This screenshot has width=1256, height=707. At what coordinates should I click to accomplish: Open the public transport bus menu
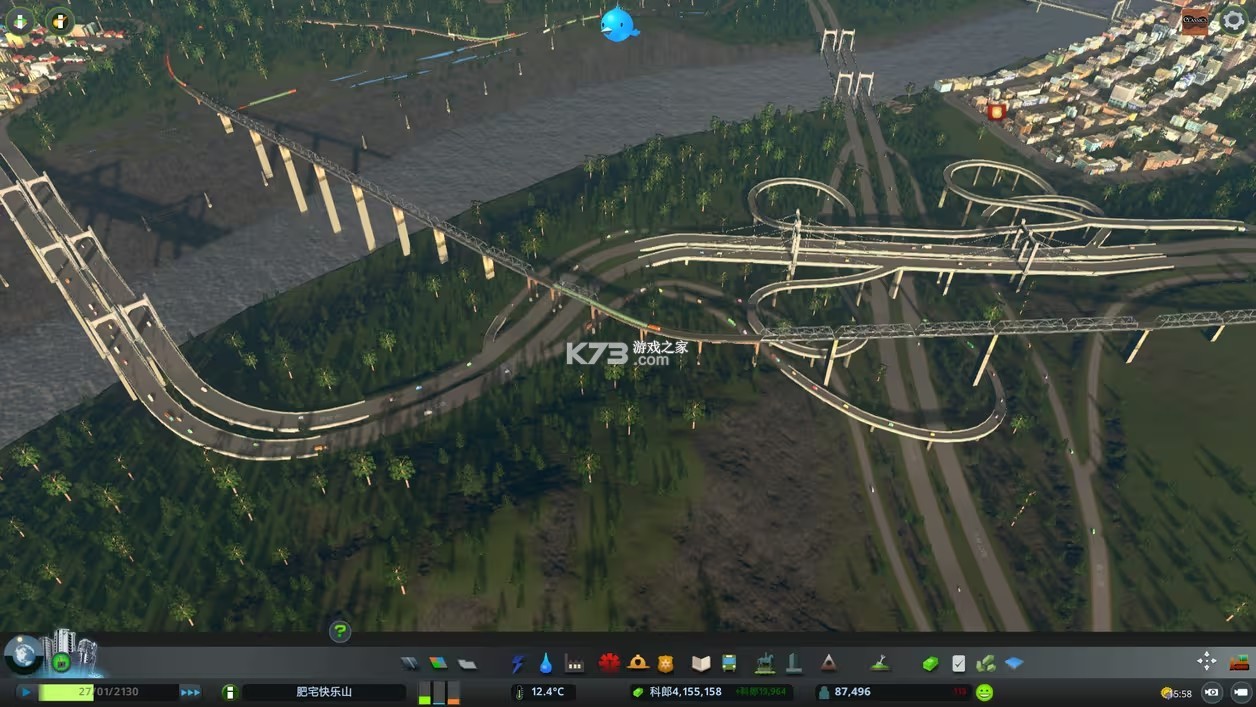[729, 663]
